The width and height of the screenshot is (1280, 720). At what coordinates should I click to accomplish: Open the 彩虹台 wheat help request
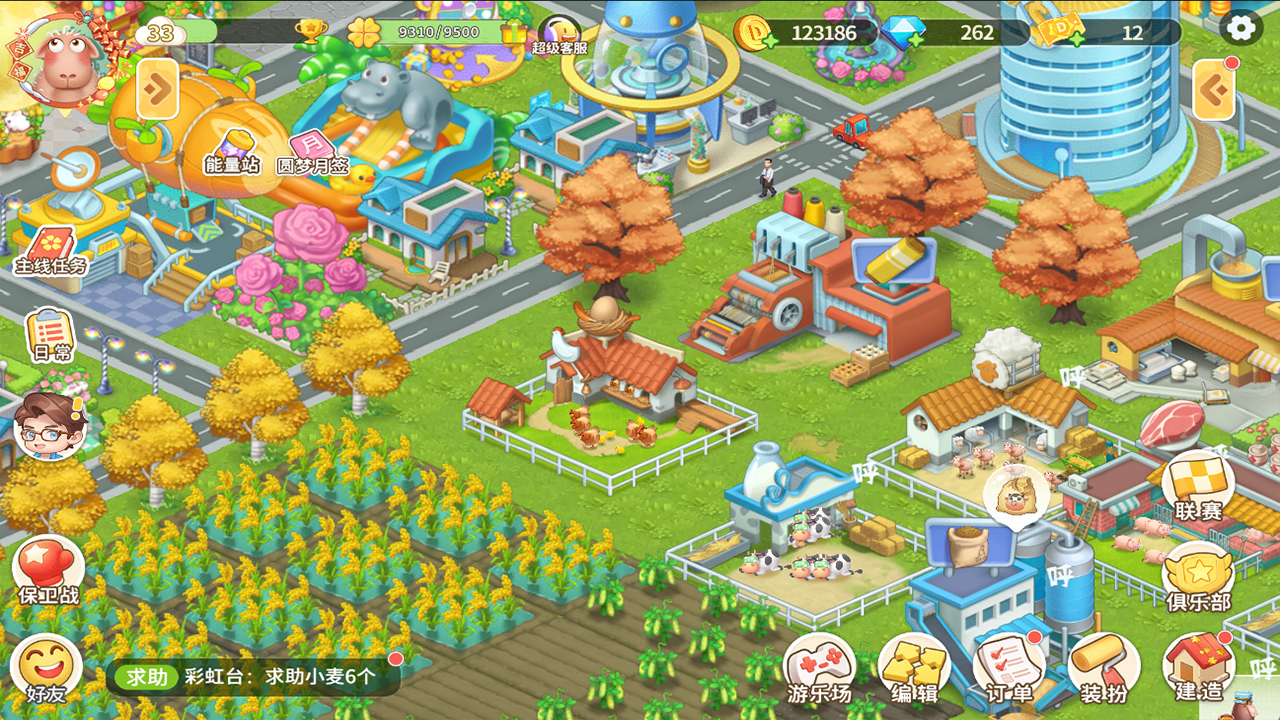pos(254,677)
